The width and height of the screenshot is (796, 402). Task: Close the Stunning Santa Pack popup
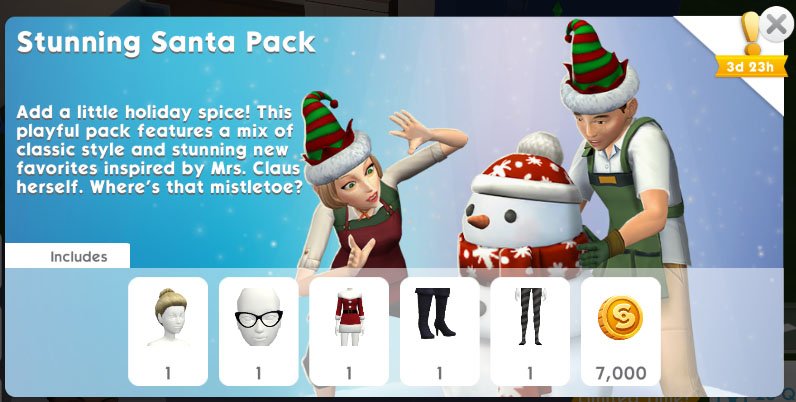pyautogui.click(x=775, y=24)
